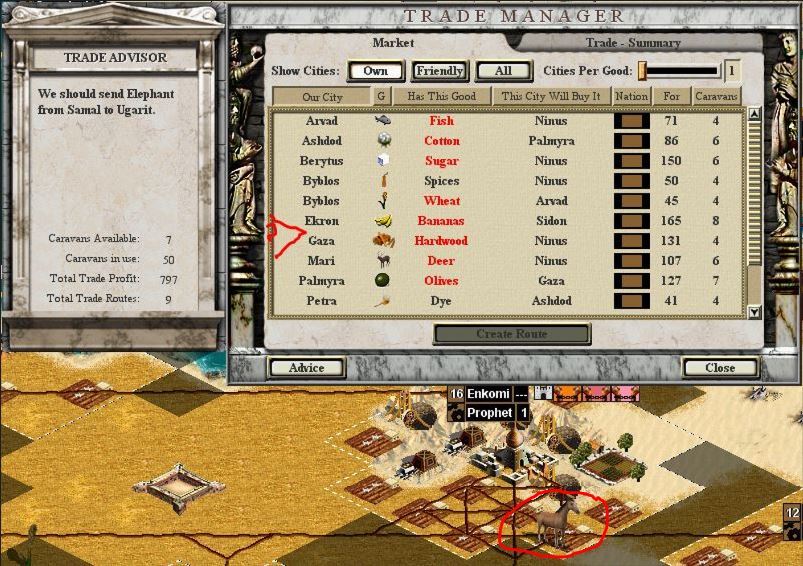The width and height of the screenshot is (803, 566).
Task: Open the Trade - Summary tab
Action: (633, 43)
